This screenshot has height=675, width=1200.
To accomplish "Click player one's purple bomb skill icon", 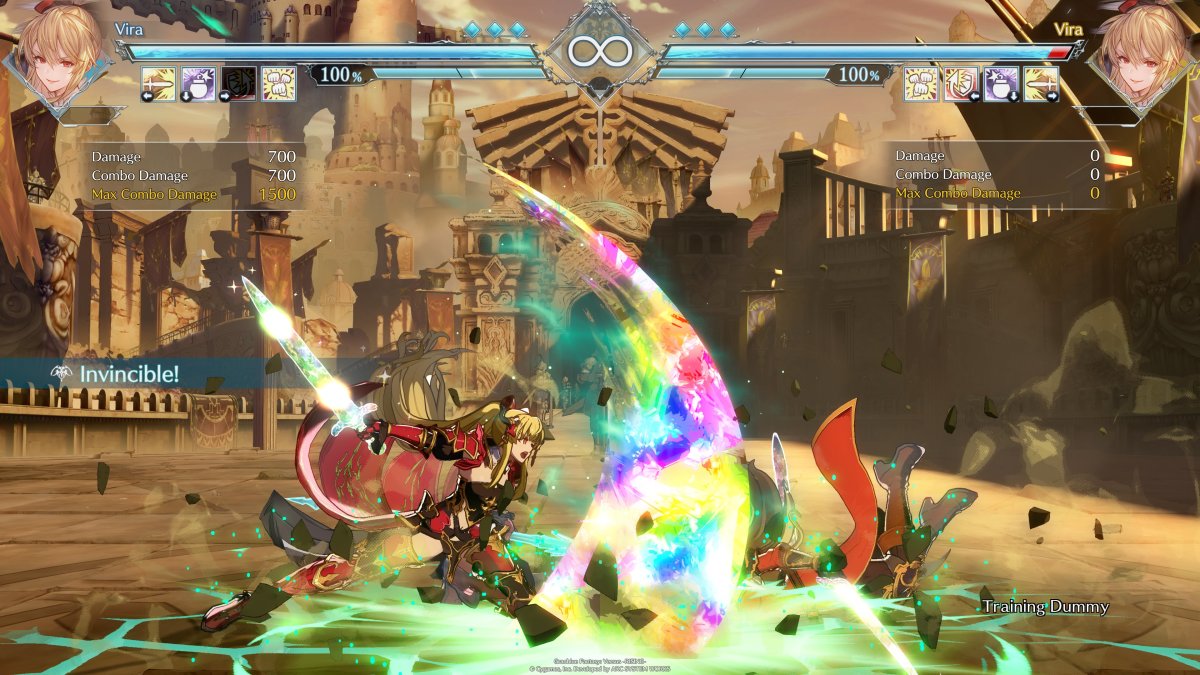I will pyautogui.click(x=198, y=84).
